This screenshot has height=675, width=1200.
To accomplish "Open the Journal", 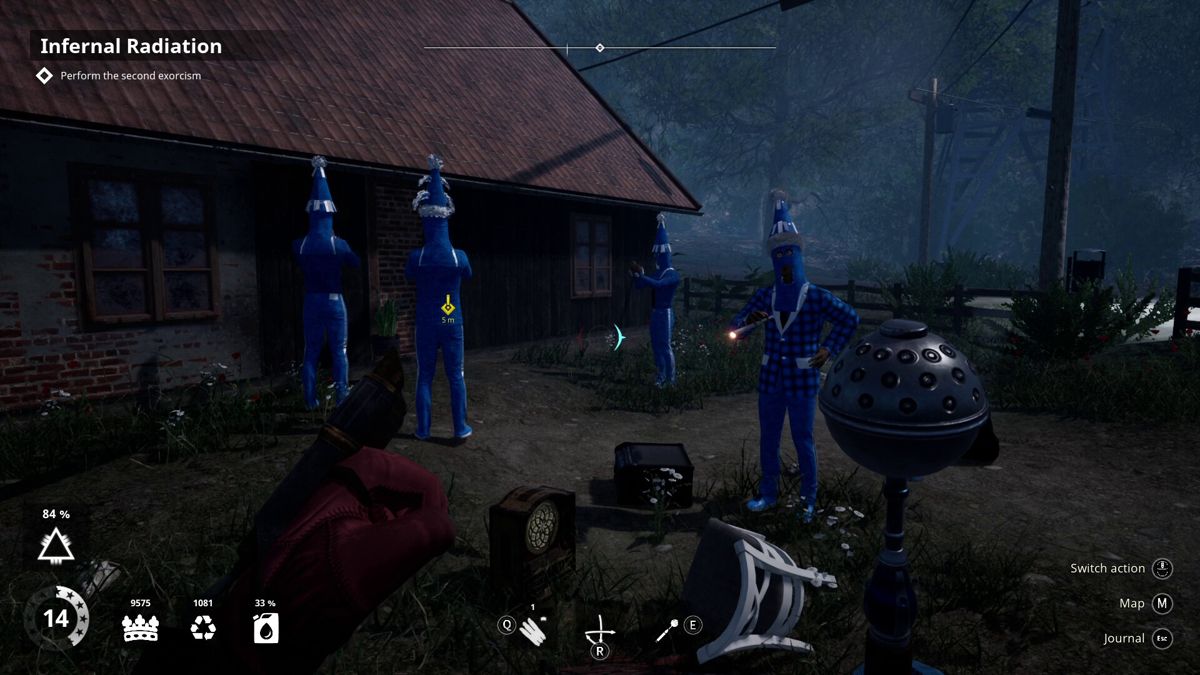I will 1161,638.
